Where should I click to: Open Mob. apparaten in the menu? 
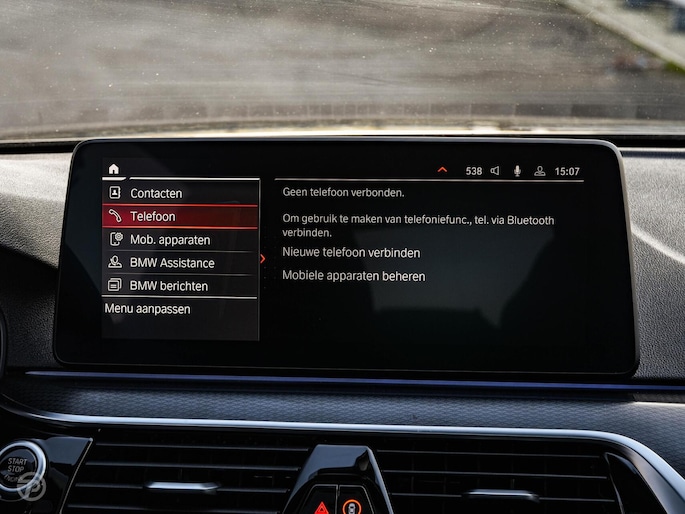(x=170, y=240)
